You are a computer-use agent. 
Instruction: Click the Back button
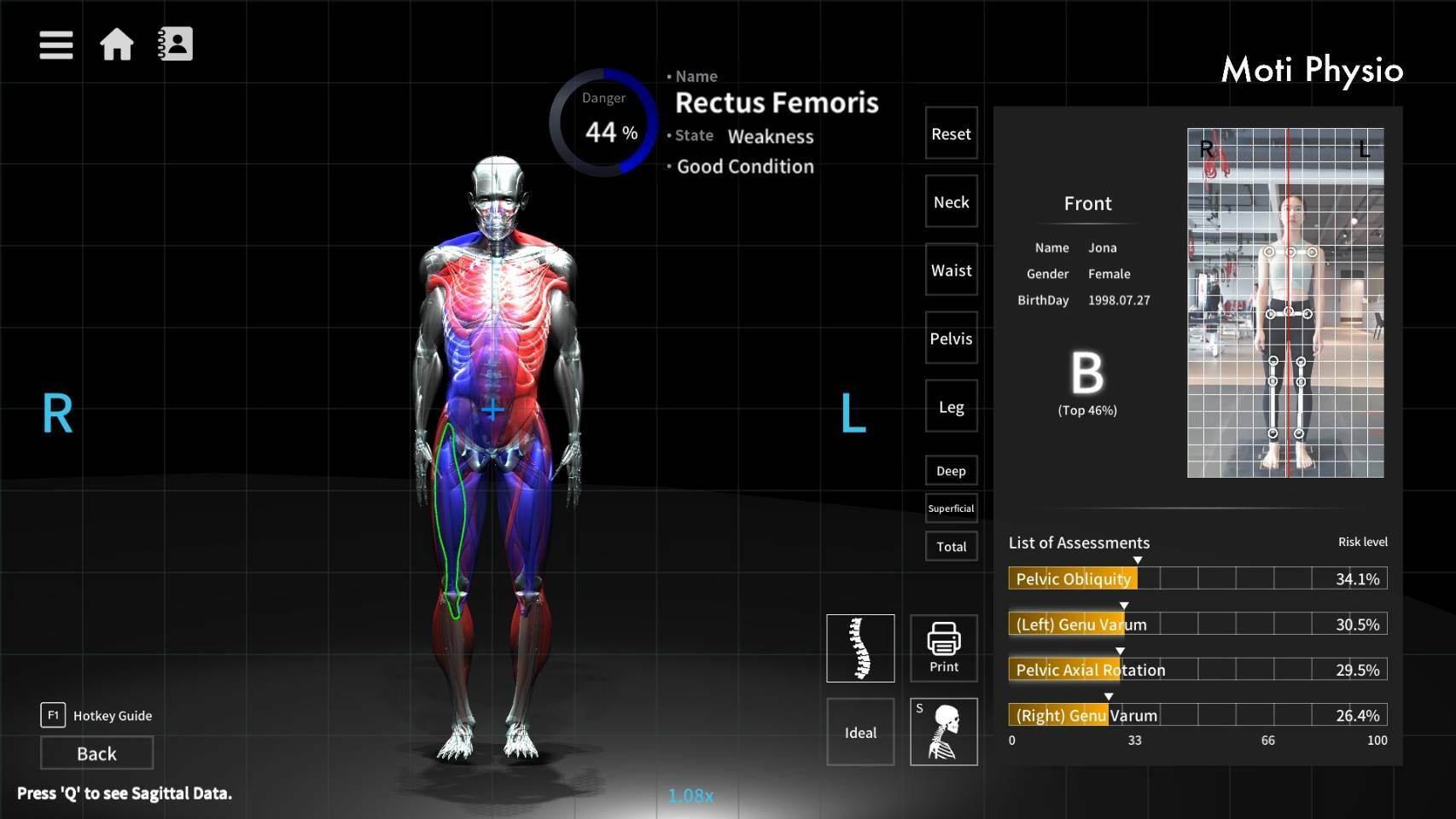coord(96,753)
